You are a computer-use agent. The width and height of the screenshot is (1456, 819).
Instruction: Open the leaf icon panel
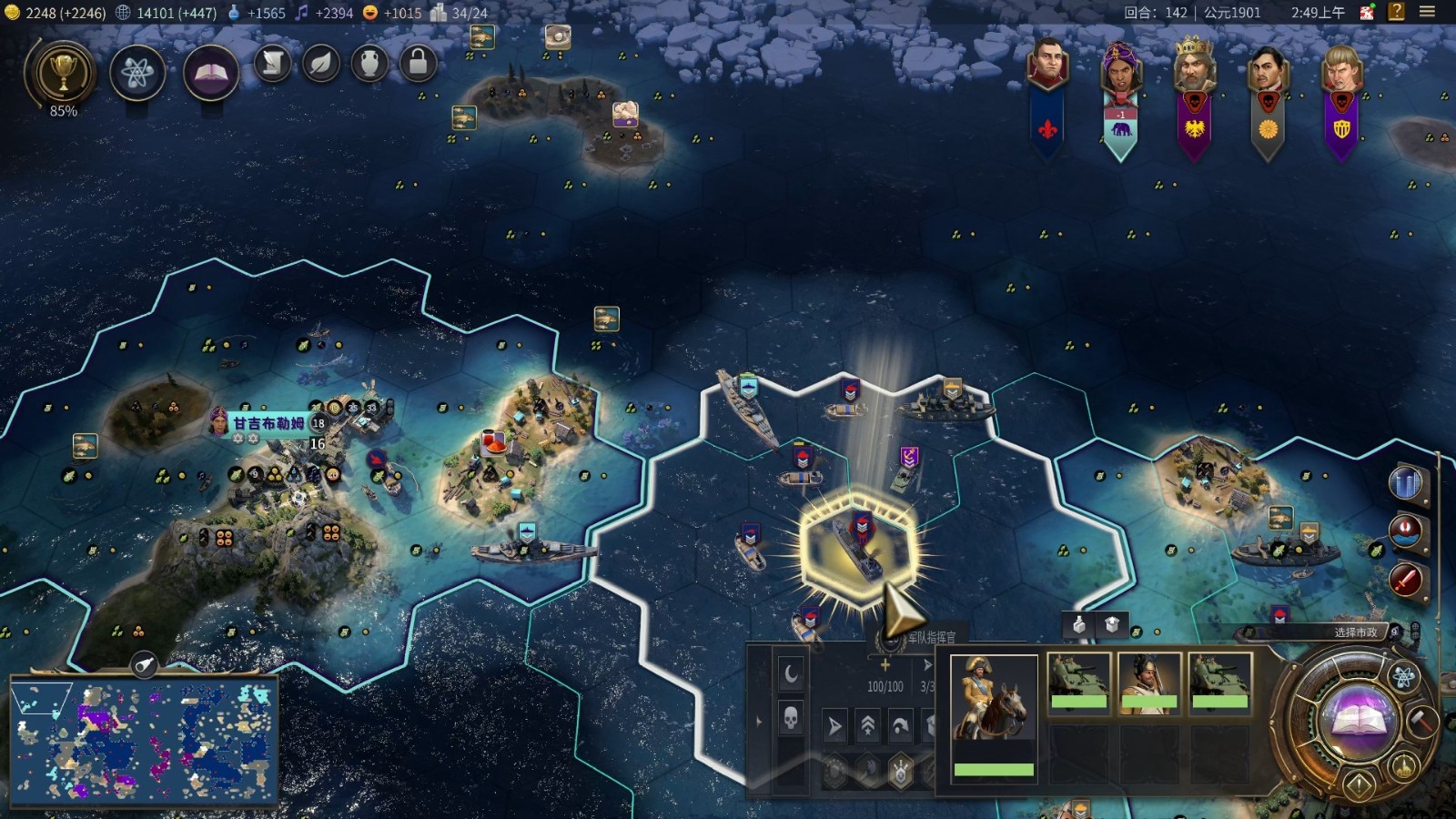[x=321, y=63]
